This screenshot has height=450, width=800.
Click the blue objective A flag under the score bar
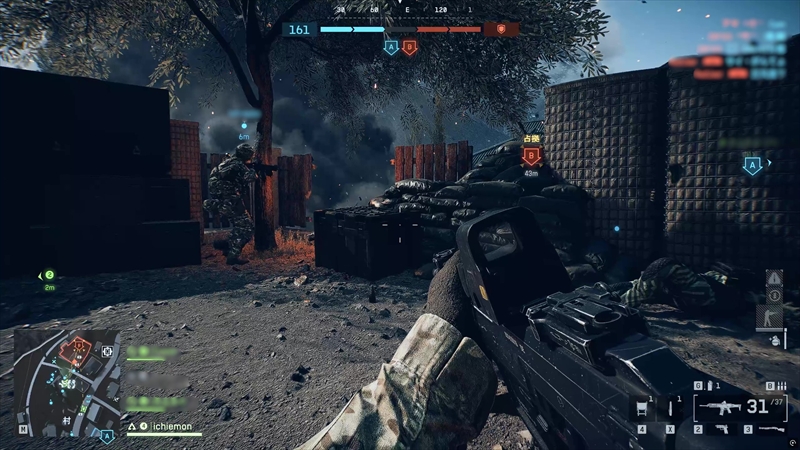(391, 46)
